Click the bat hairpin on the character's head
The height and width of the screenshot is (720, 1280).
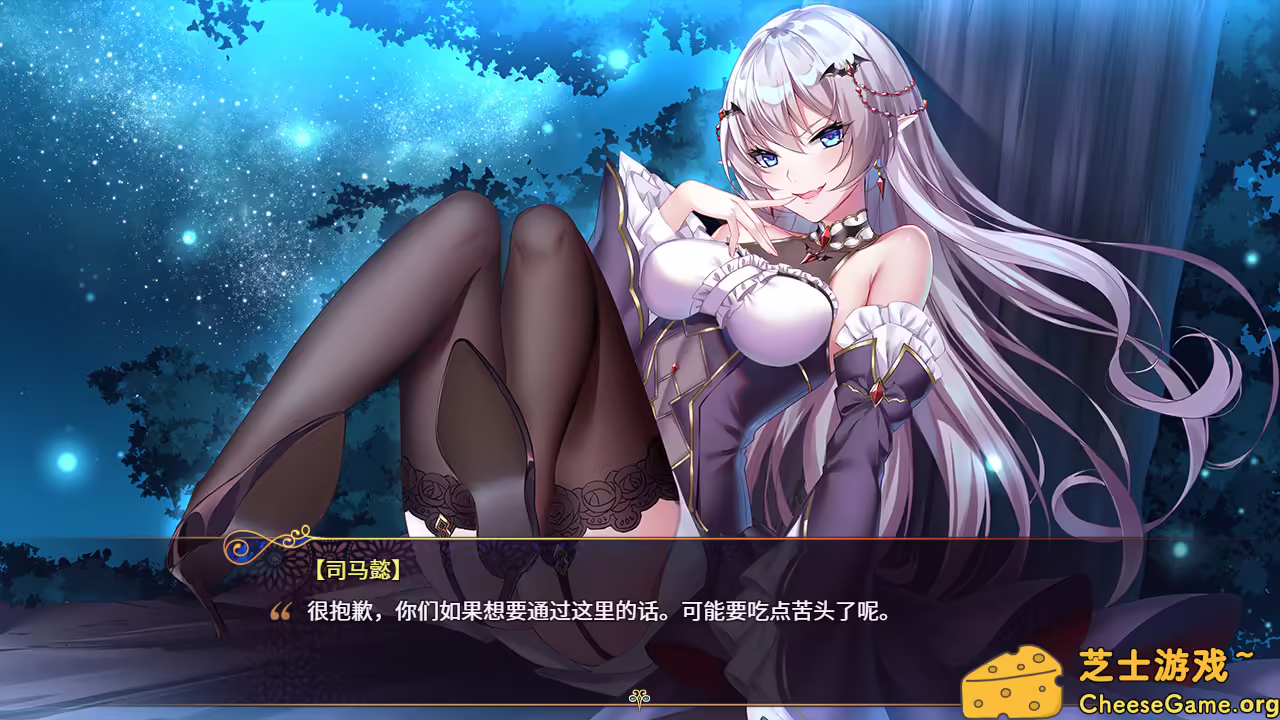click(x=843, y=65)
